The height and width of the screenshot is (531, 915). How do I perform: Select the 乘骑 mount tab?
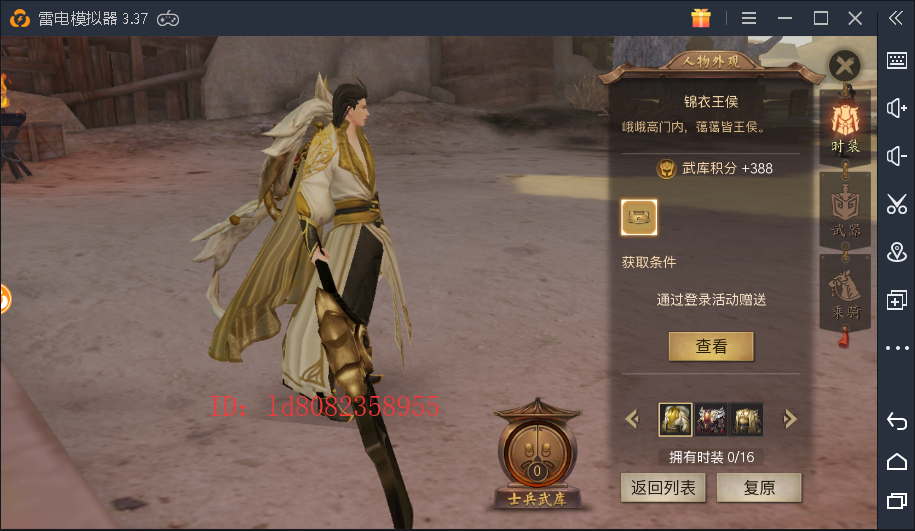click(x=845, y=291)
